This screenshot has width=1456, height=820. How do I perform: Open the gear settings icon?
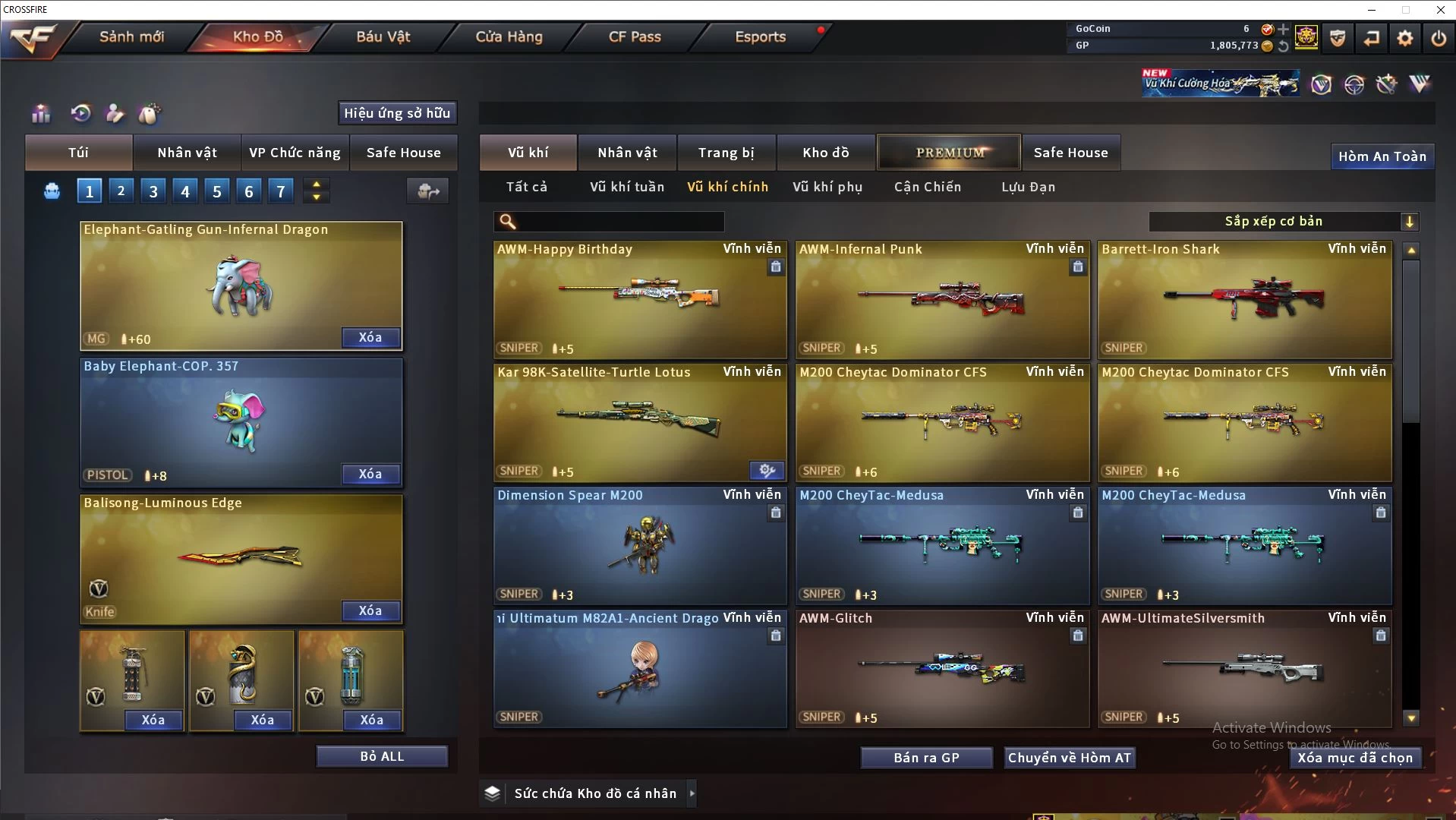[x=1404, y=38]
